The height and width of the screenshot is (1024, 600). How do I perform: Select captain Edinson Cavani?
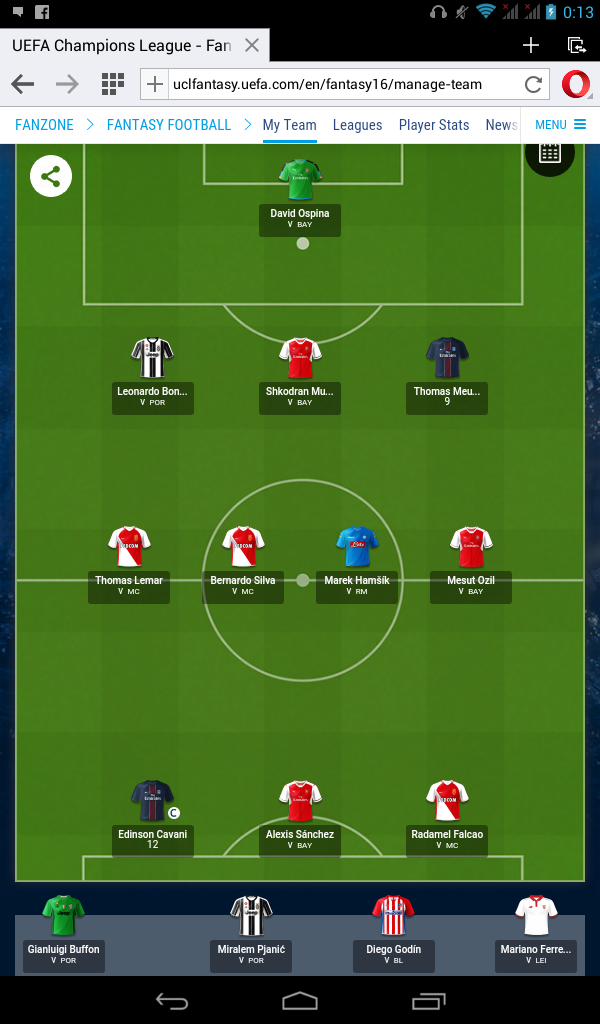tap(152, 801)
